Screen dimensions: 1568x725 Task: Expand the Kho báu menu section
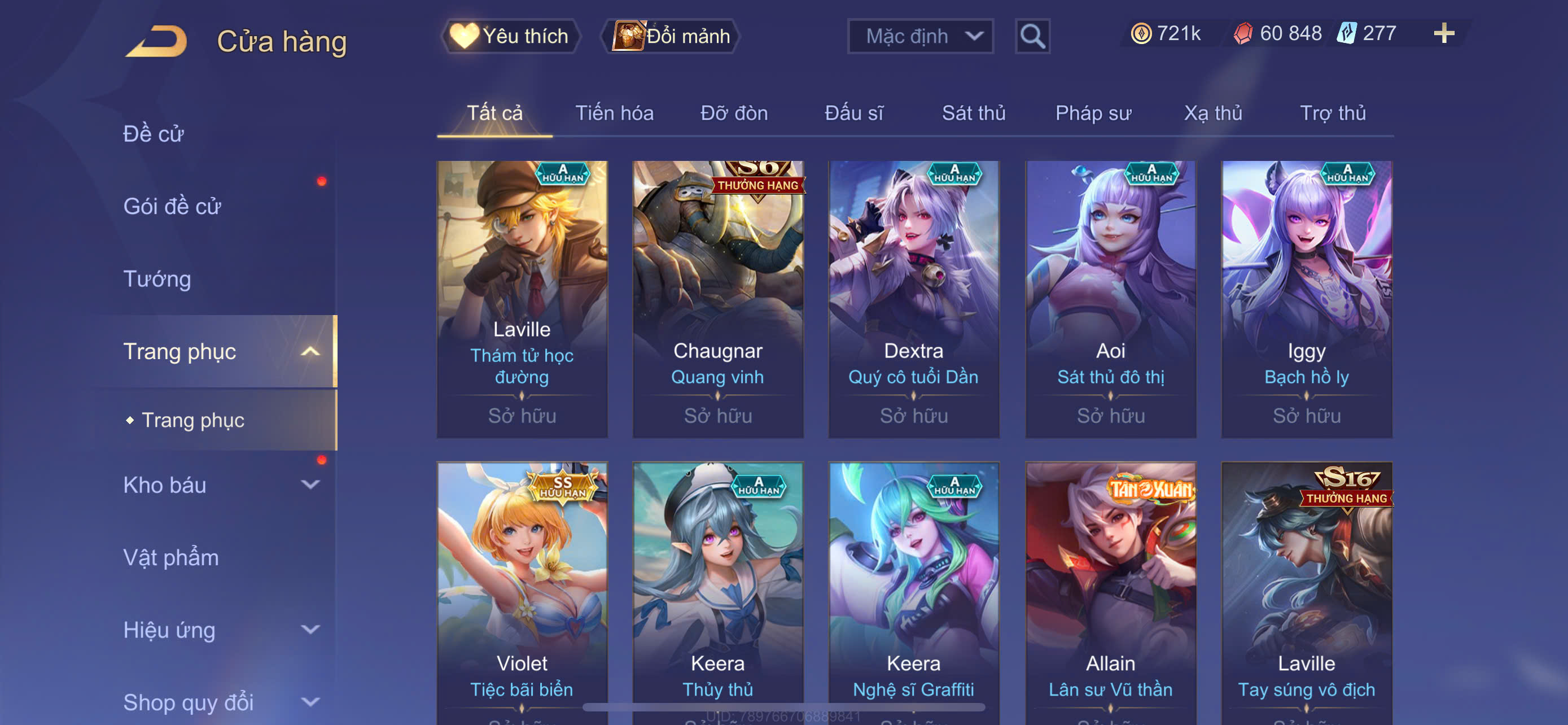click(219, 484)
